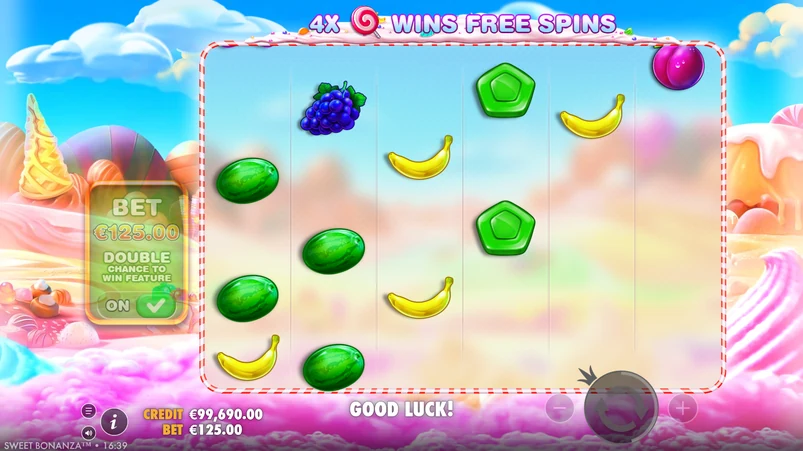Open the hamburger settings menu
Viewport: 803px width, 451px height.
pos(88,411)
